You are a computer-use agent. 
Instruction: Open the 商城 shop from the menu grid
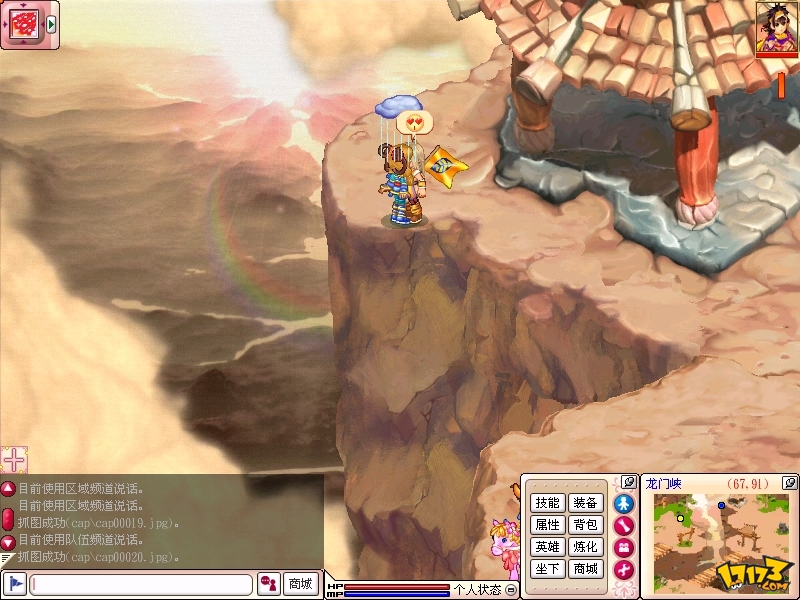tap(585, 569)
